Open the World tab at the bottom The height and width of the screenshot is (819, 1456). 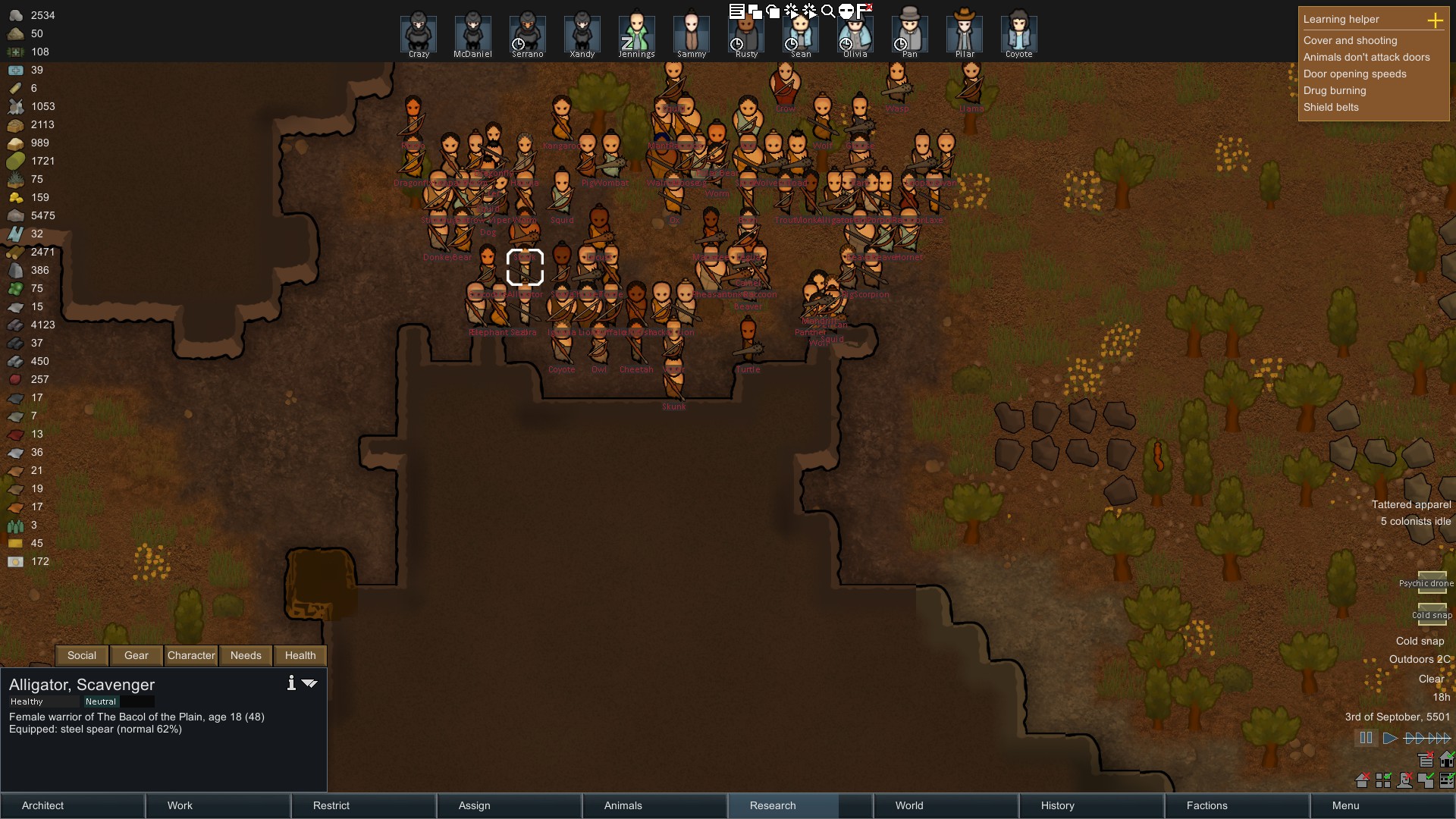908,805
